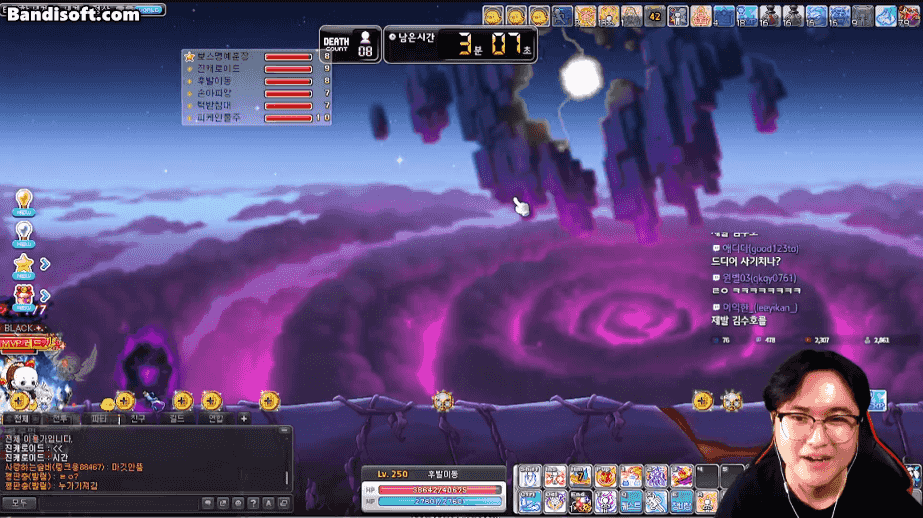Open the 길드 chat tab
Image resolution: width=923 pixels, height=518 pixels.
tap(177, 419)
